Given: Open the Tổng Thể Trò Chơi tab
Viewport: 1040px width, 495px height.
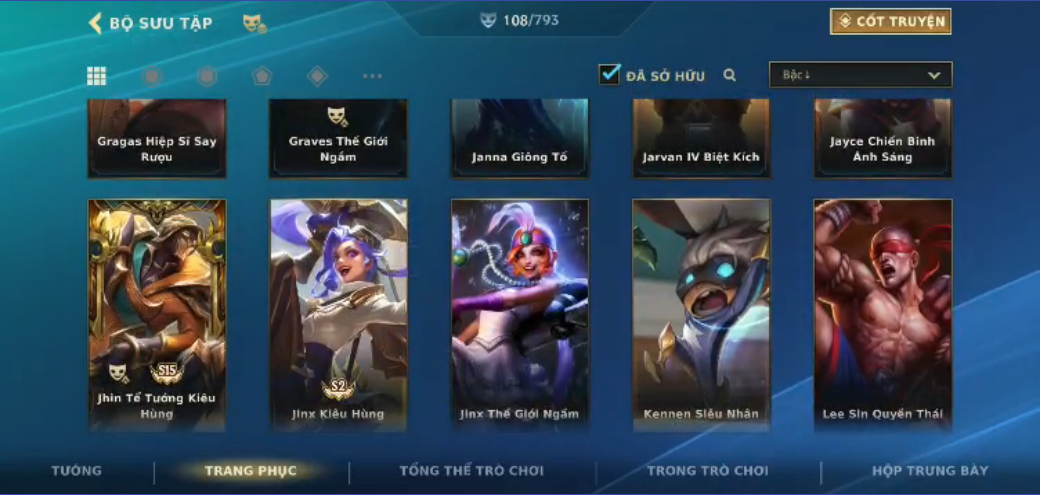Looking at the screenshot, I should 471,470.
